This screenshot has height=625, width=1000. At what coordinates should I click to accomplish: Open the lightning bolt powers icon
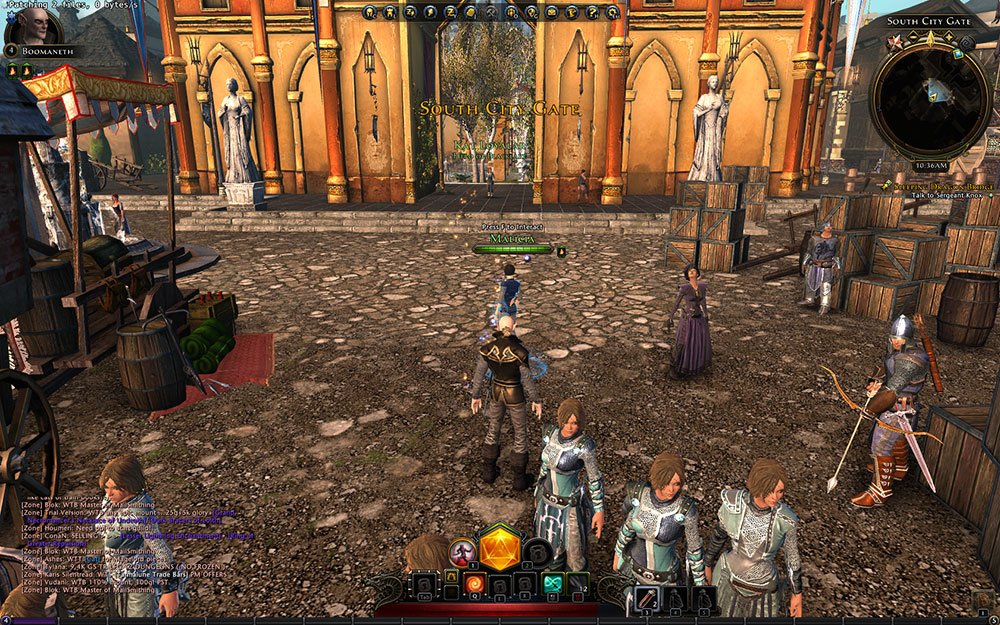pos(429,13)
